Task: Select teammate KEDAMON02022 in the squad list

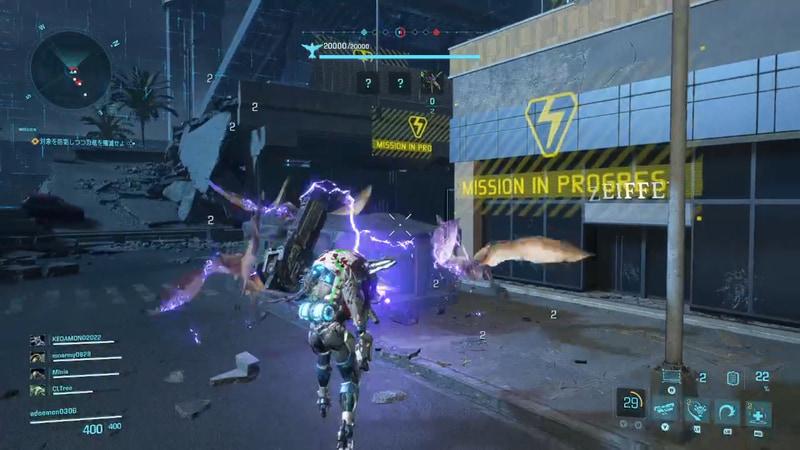Action: click(75, 340)
